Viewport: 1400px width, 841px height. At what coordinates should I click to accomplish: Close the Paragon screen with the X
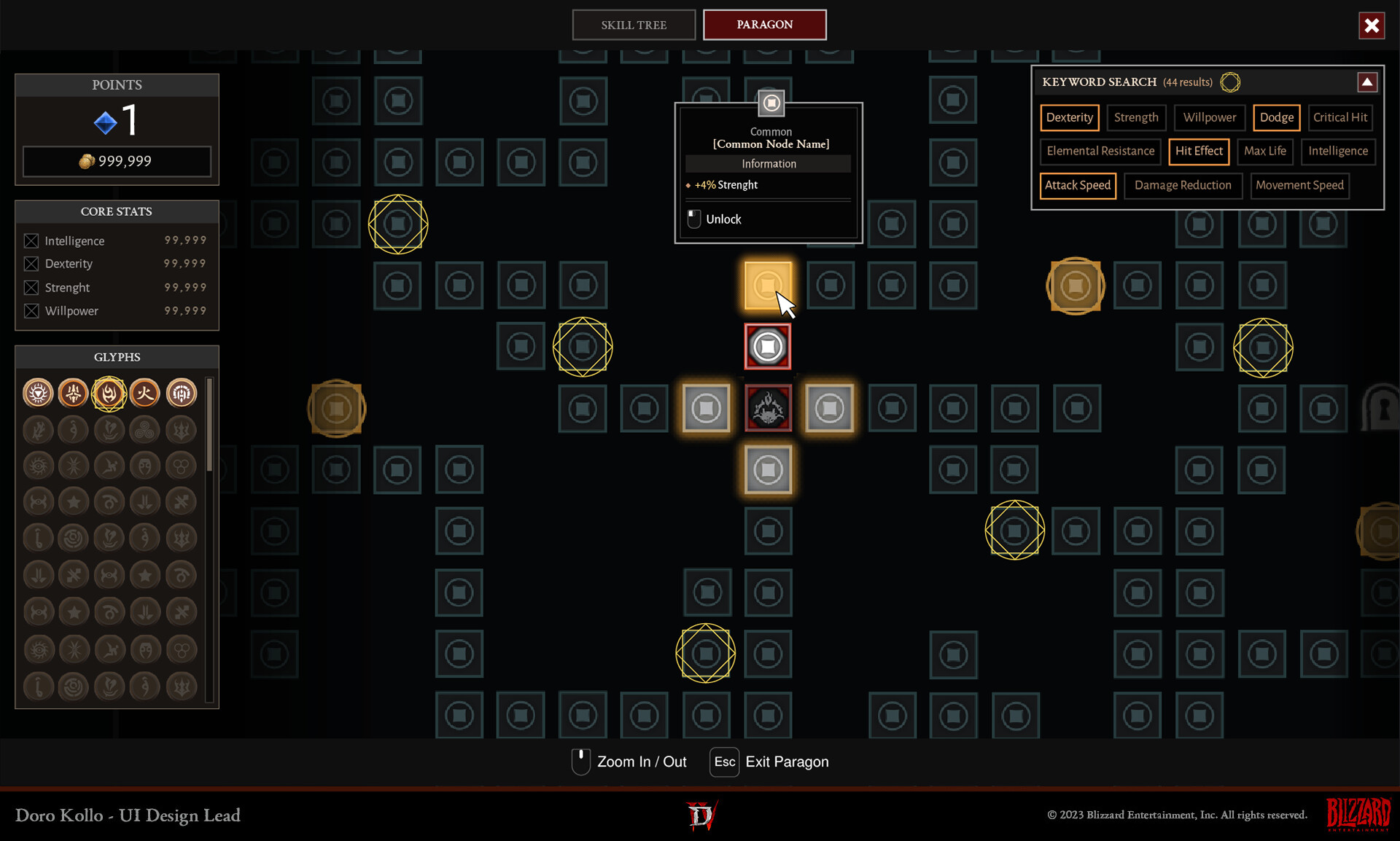pos(1371,26)
